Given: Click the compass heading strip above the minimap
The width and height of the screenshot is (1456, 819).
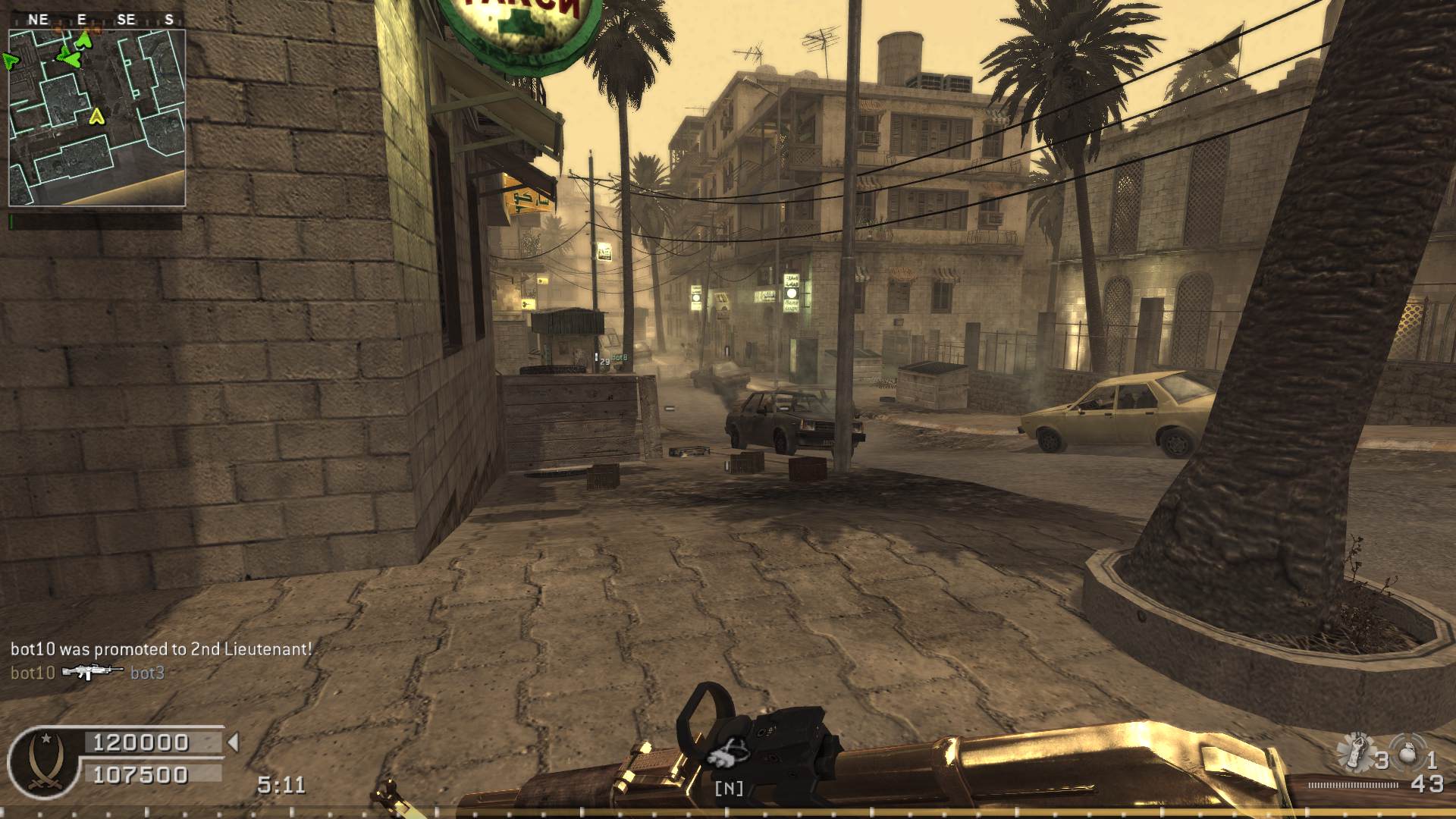Looking at the screenshot, I should 97,20.
